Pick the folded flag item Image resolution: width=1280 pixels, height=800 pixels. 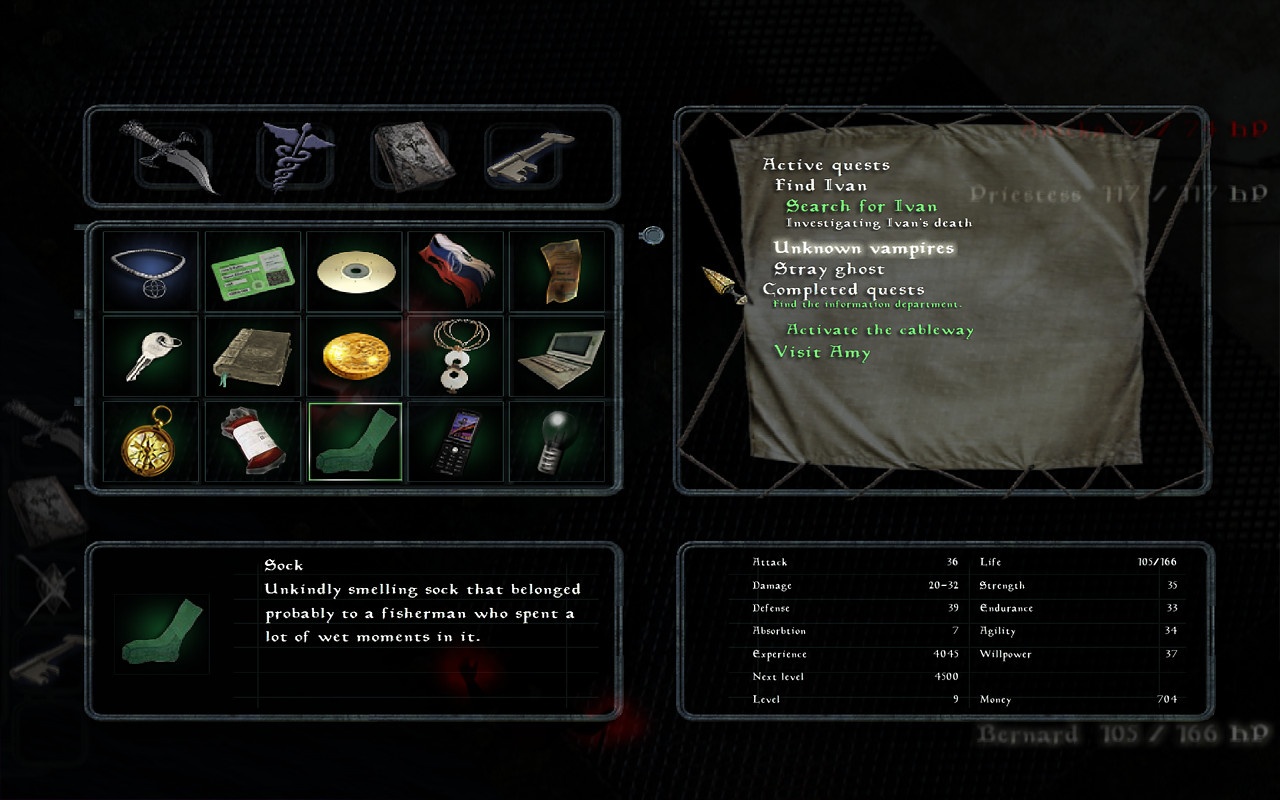456,272
